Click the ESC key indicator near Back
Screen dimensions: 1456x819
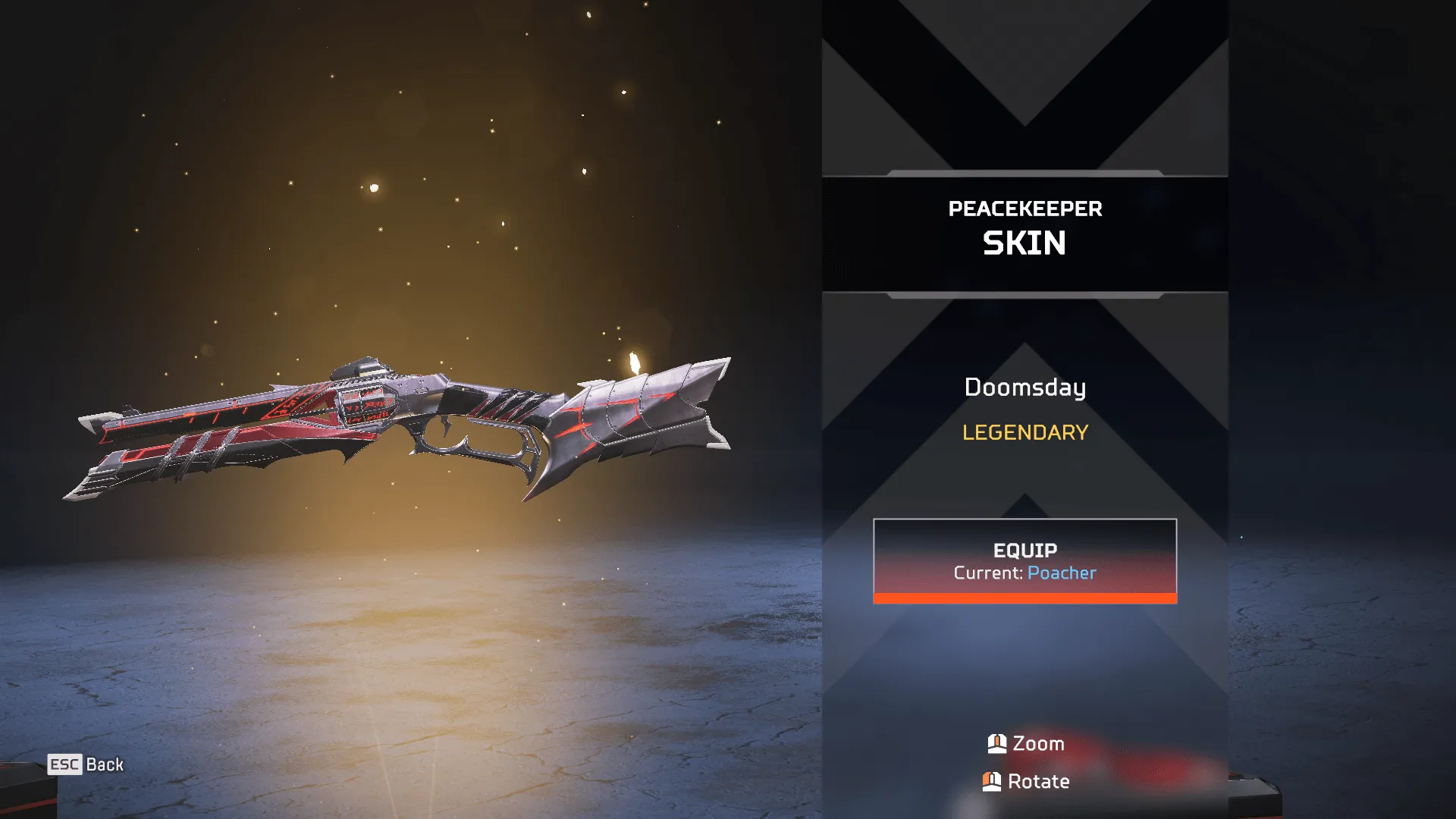click(64, 765)
